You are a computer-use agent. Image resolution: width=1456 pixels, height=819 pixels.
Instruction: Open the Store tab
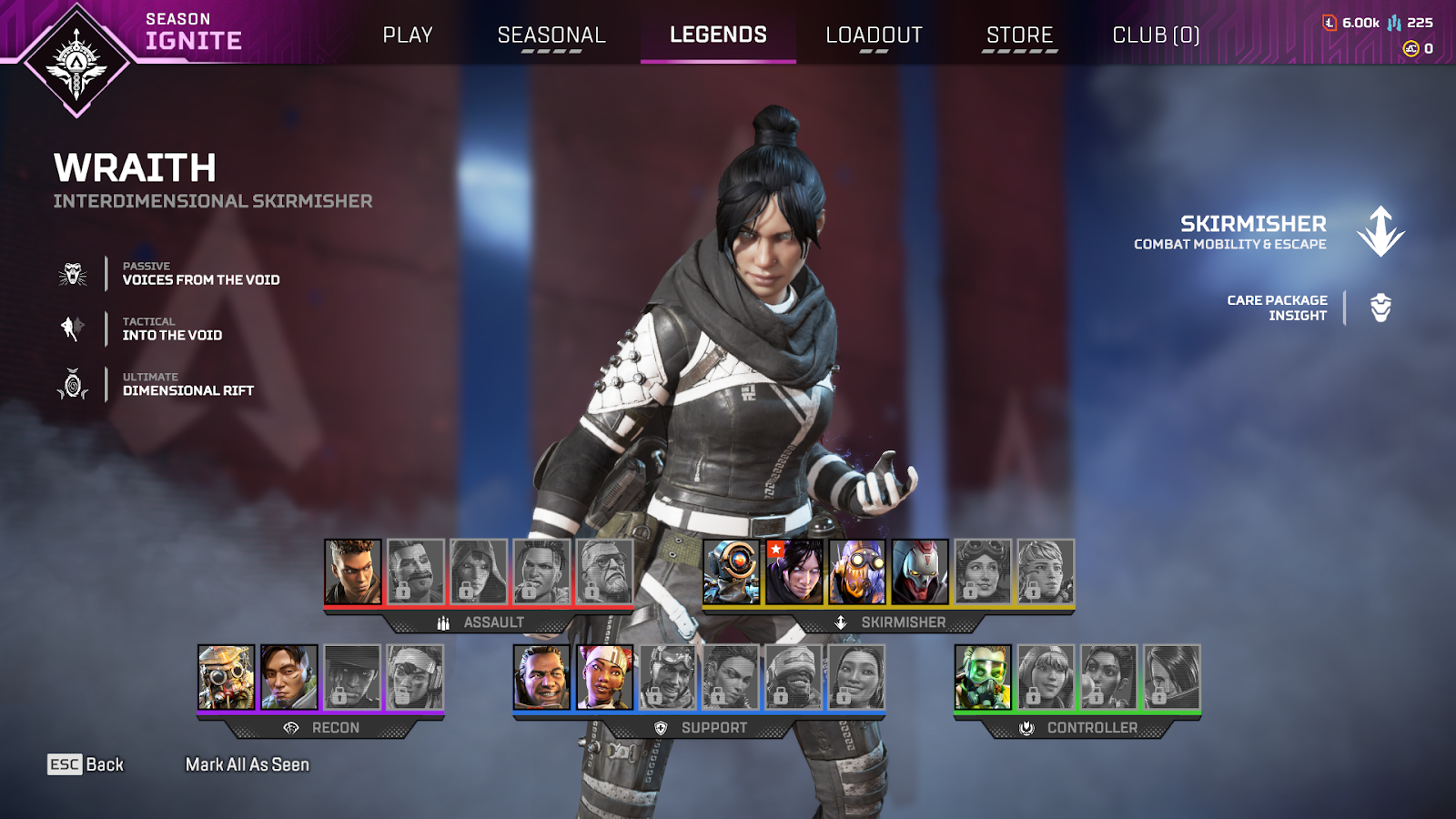point(1019,35)
